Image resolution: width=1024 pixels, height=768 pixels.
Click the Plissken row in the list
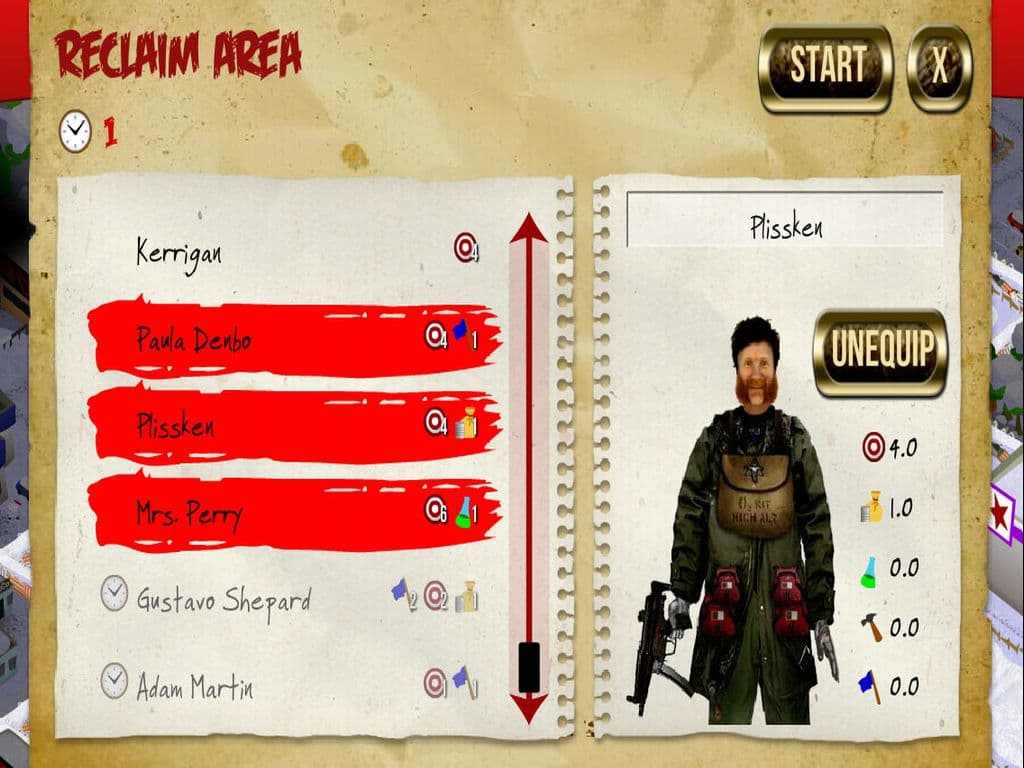coord(290,425)
